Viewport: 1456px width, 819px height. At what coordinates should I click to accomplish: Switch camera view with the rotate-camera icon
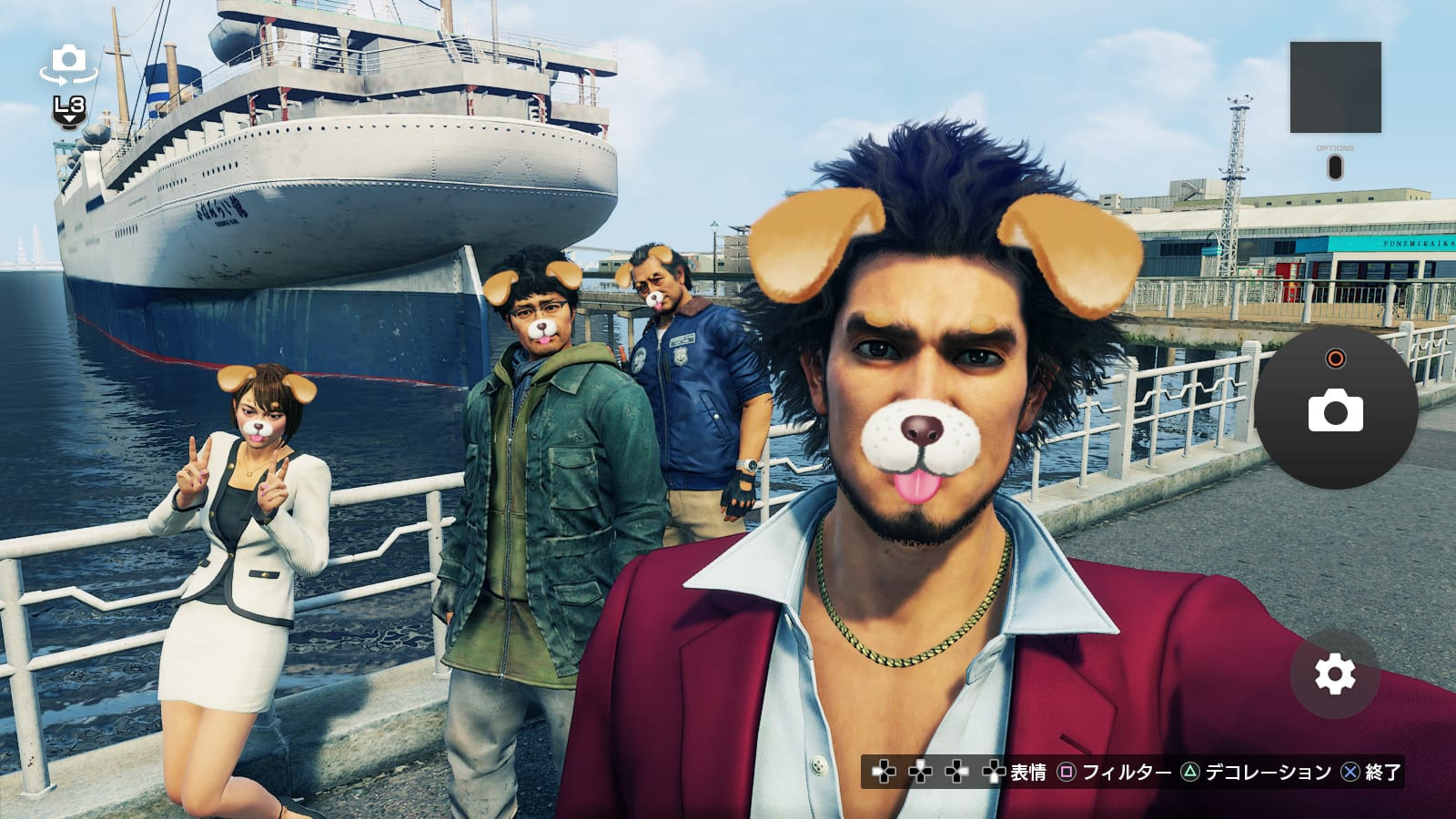pos(68,64)
